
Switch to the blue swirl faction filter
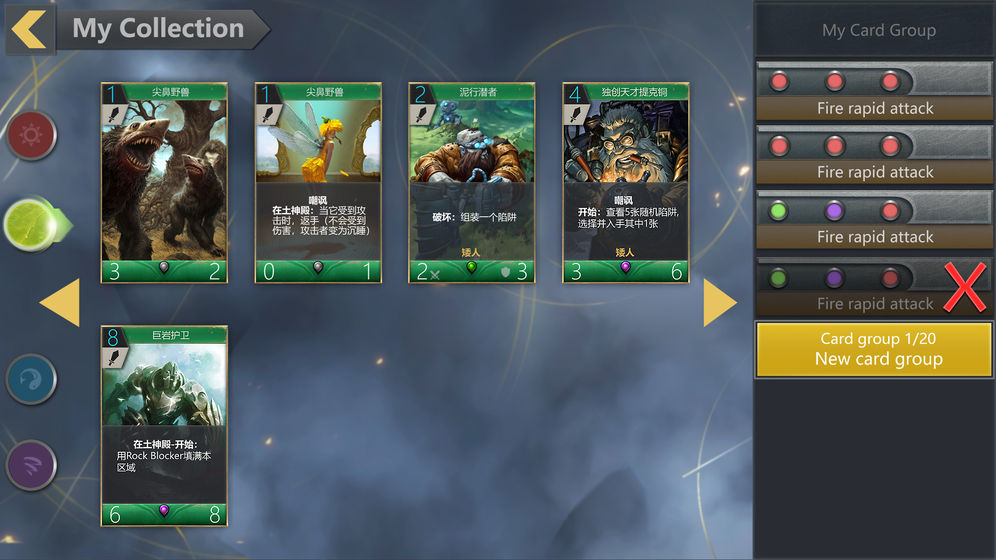coord(32,379)
